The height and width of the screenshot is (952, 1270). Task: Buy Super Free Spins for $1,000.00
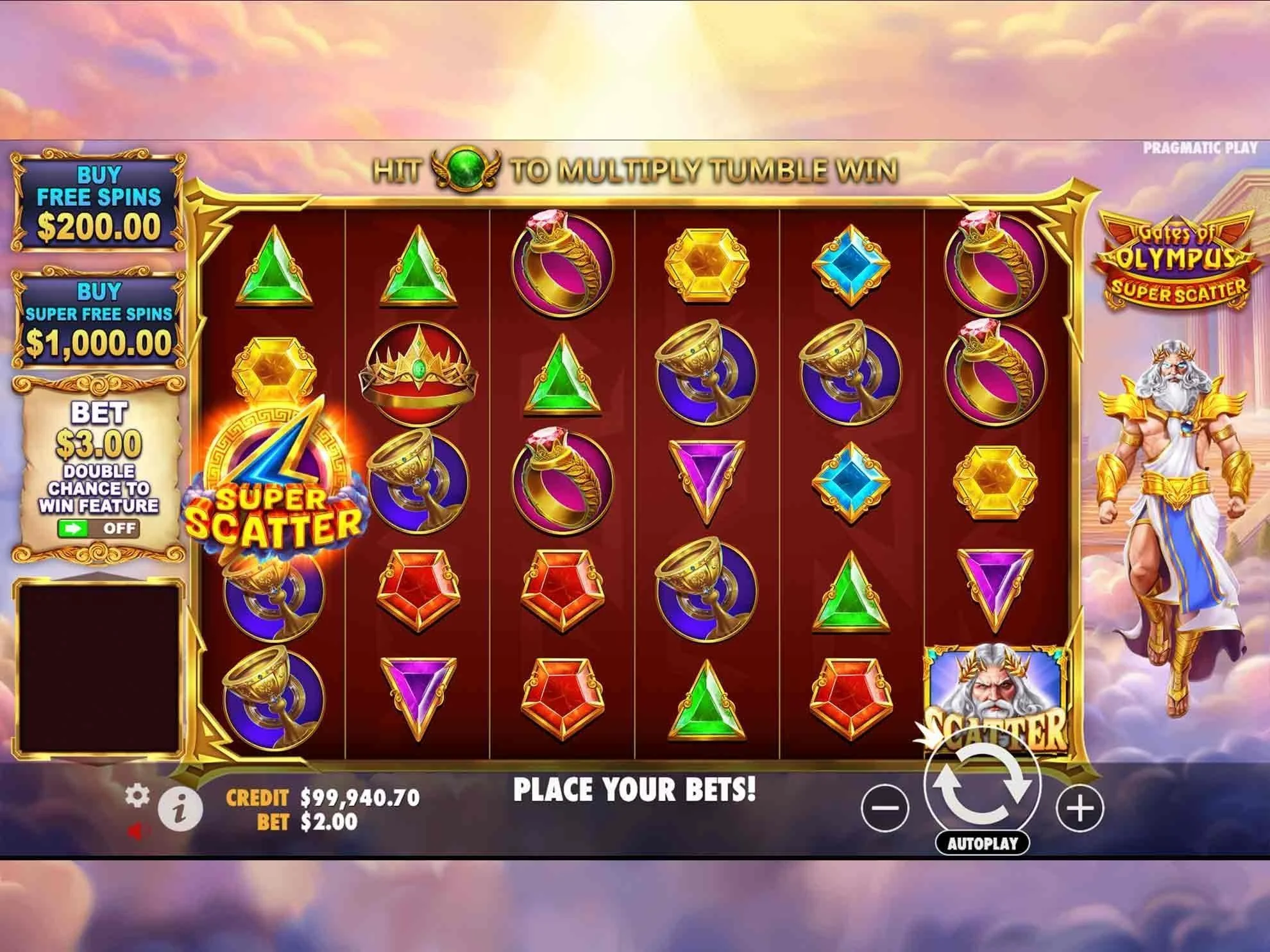click(98, 319)
